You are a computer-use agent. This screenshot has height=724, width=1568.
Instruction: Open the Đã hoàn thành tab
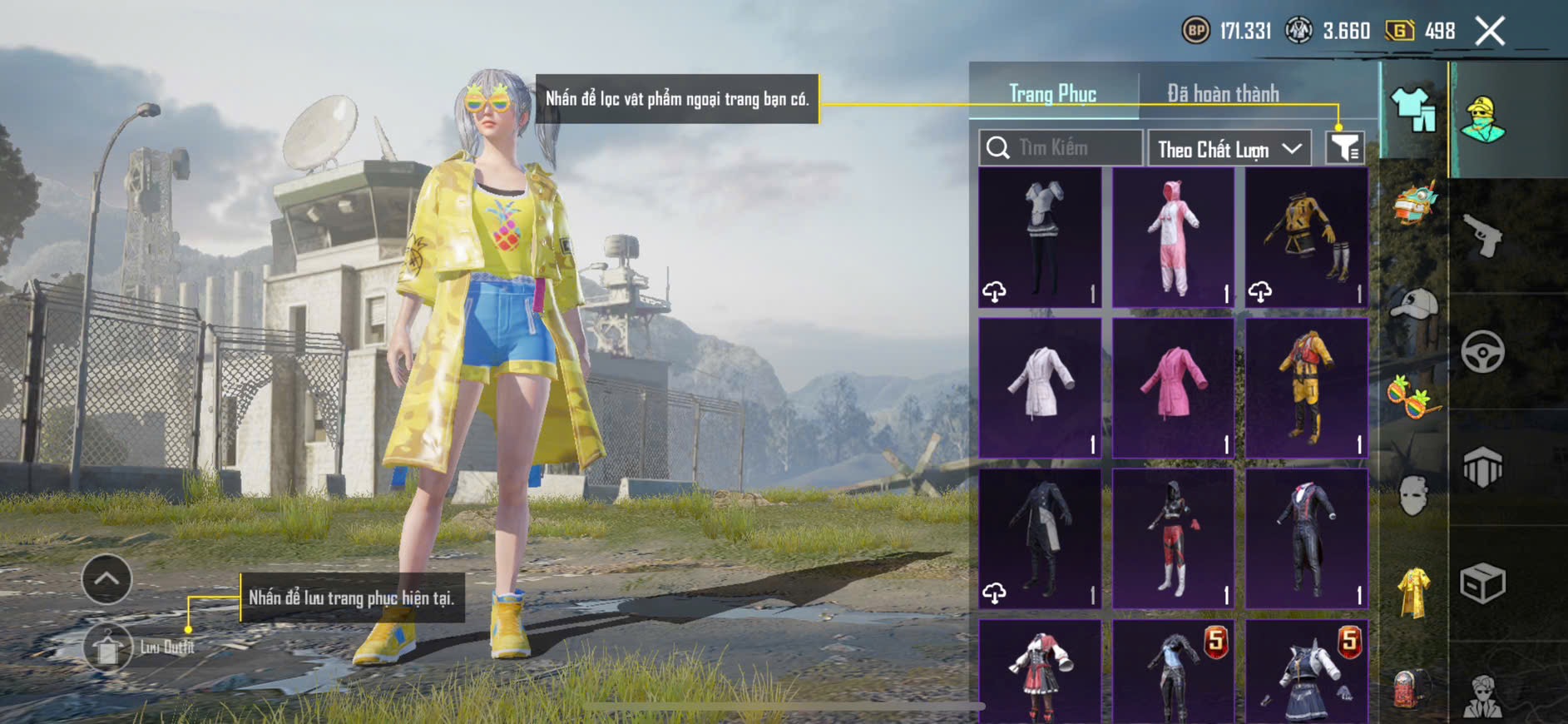coord(1223,93)
